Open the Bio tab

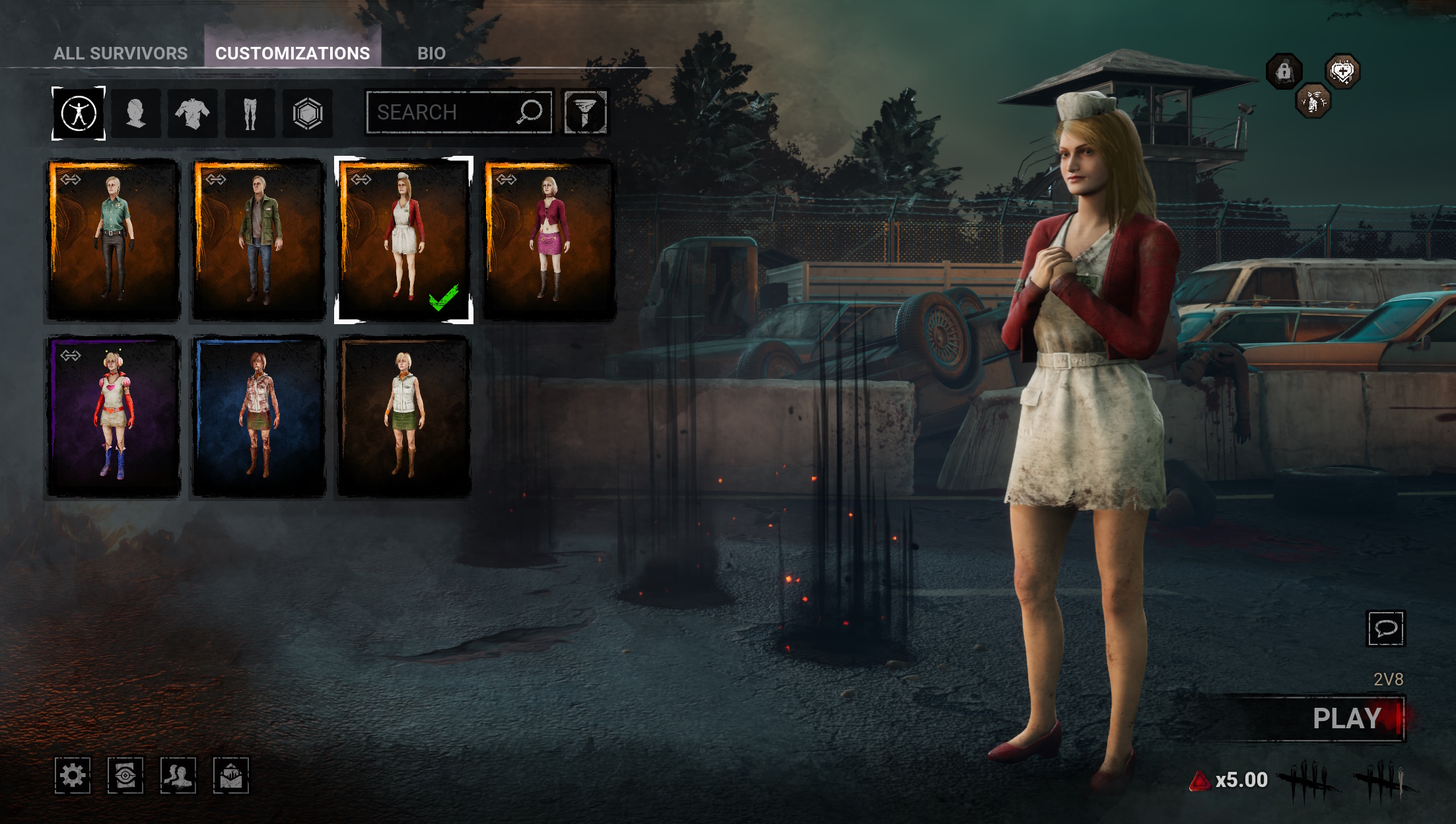[x=431, y=53]
